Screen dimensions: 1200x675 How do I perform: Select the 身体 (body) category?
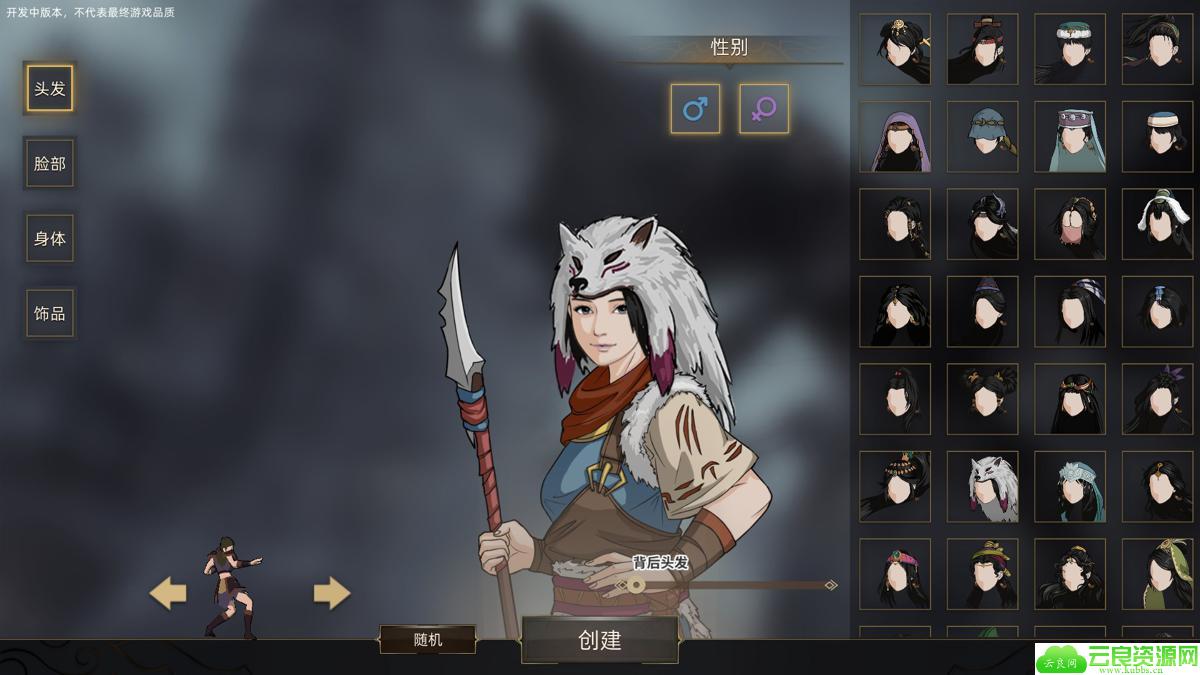click(x=49, y=239)
